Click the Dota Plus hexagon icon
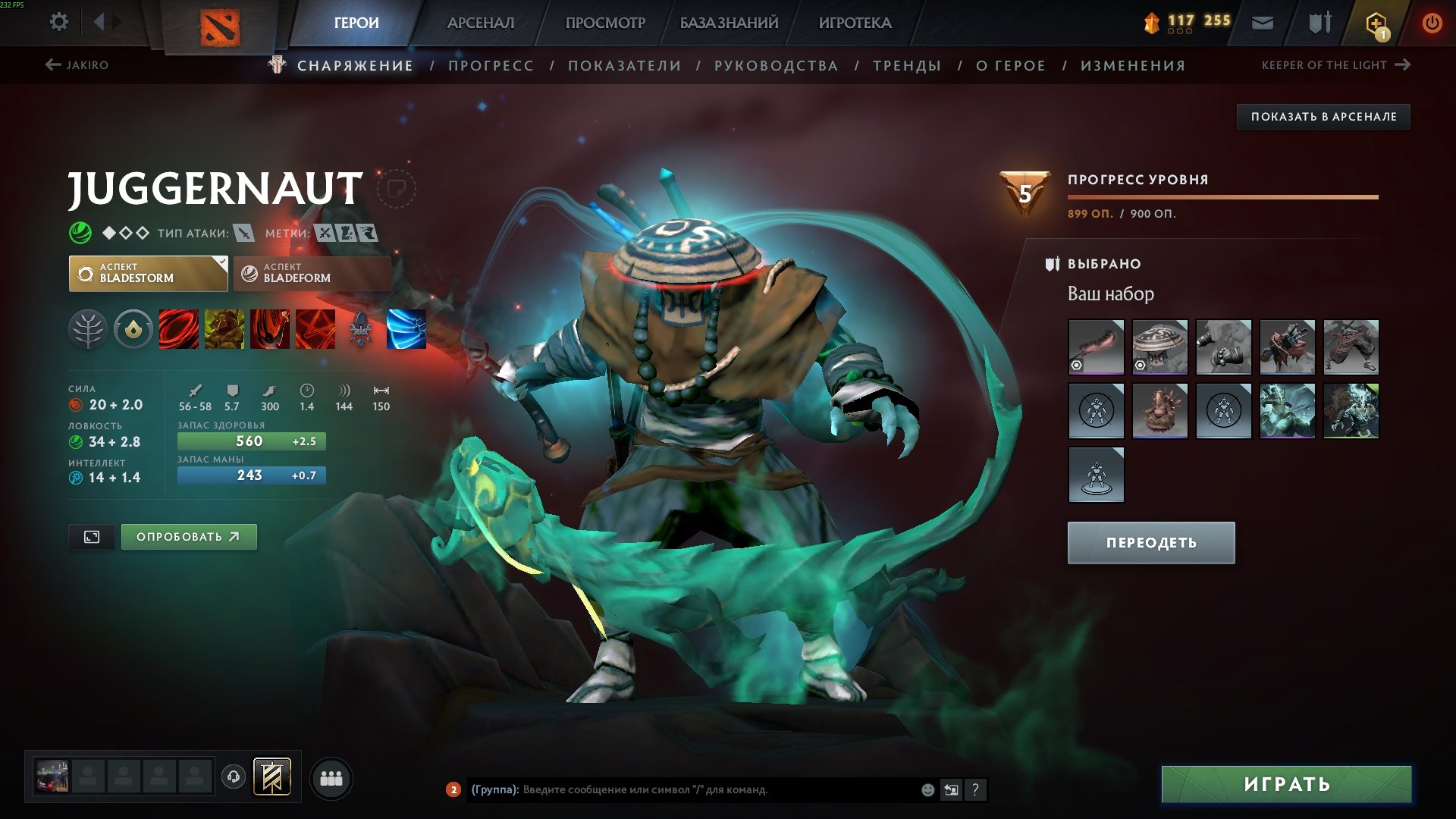The image size is (1456, 819). pyautogui.click(x=1376, y=22)
